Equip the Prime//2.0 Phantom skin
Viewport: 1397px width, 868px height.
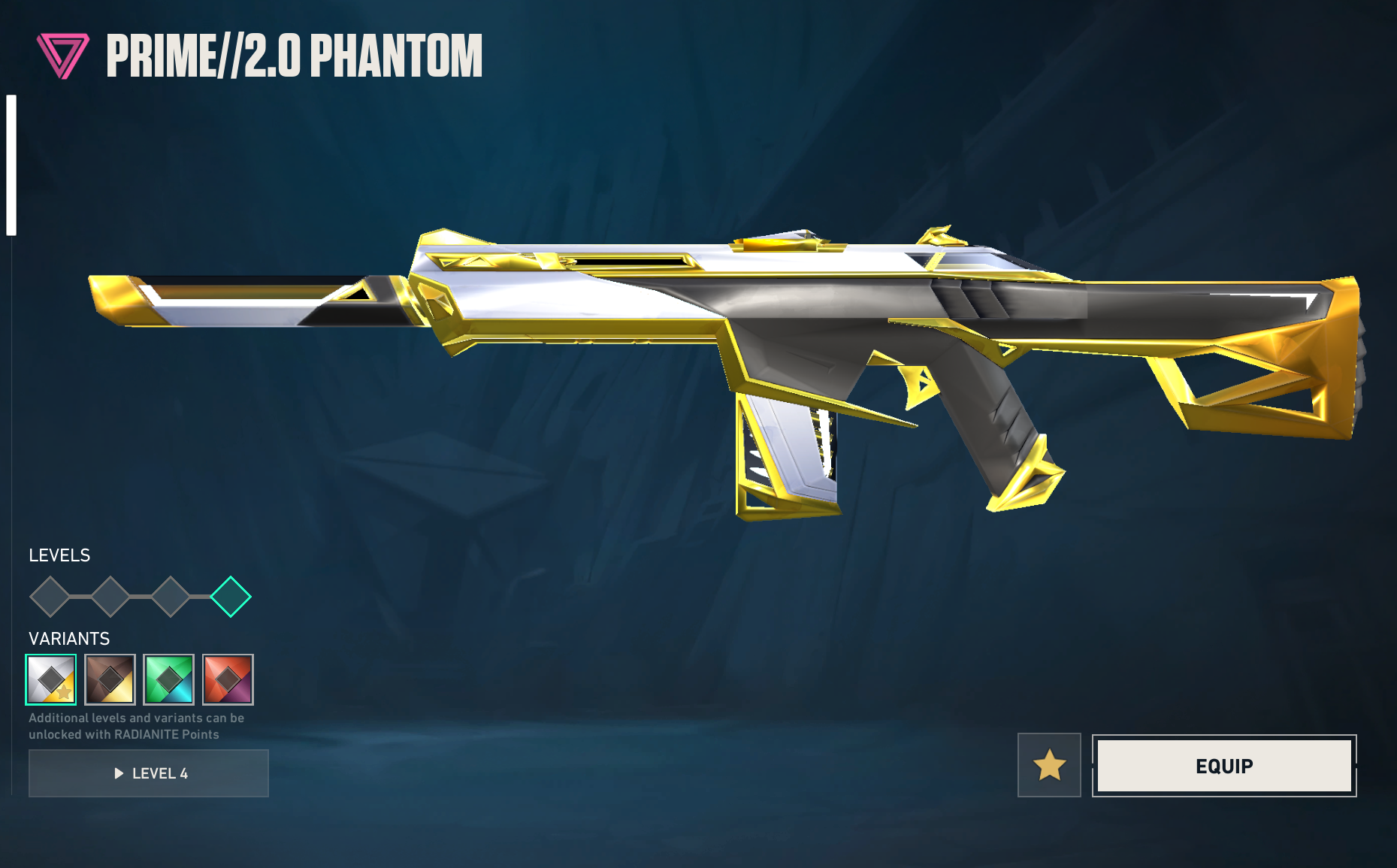tap(1223, 766)
